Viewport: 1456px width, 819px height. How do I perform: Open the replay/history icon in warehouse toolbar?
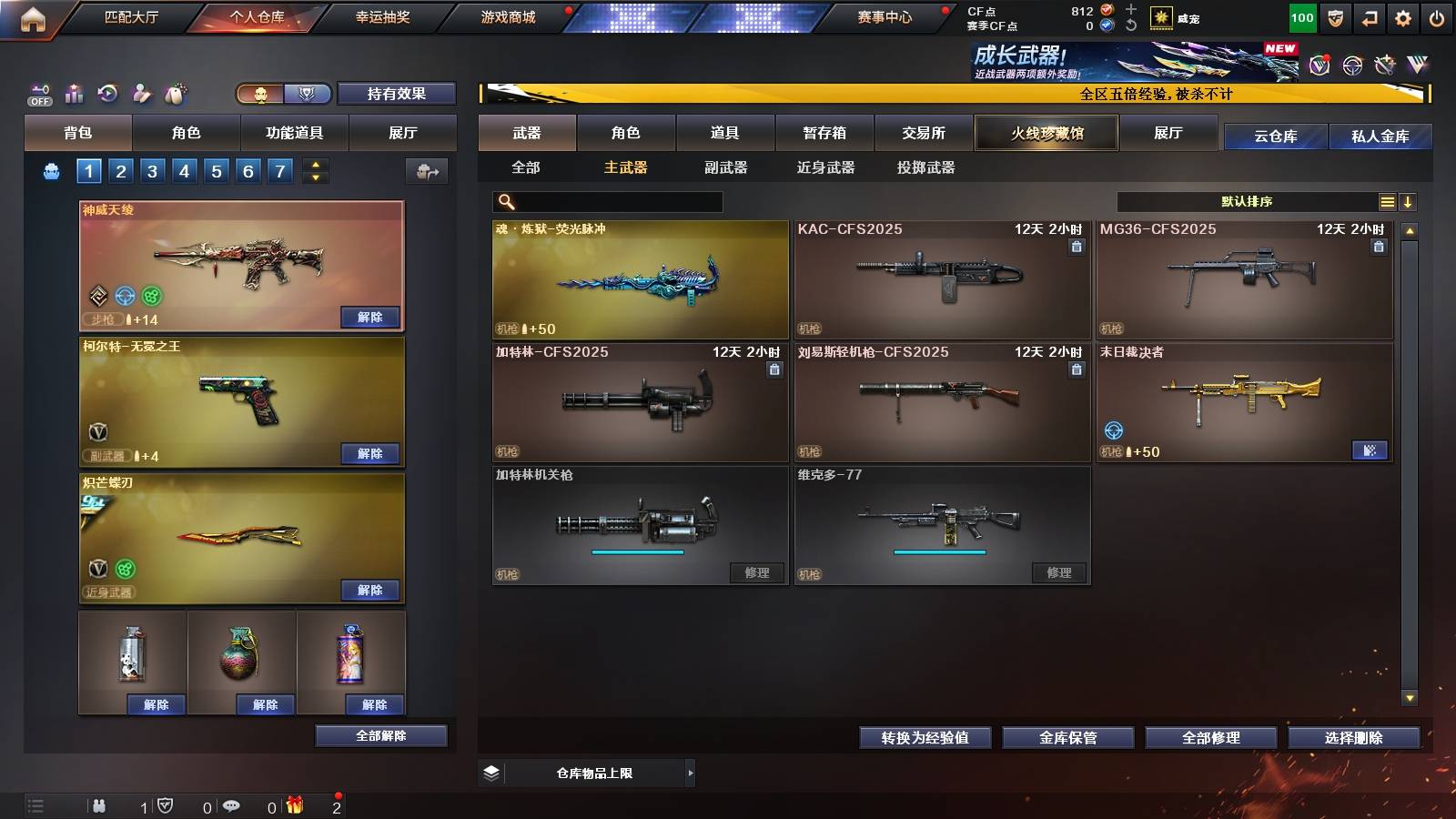pos(107,92)
